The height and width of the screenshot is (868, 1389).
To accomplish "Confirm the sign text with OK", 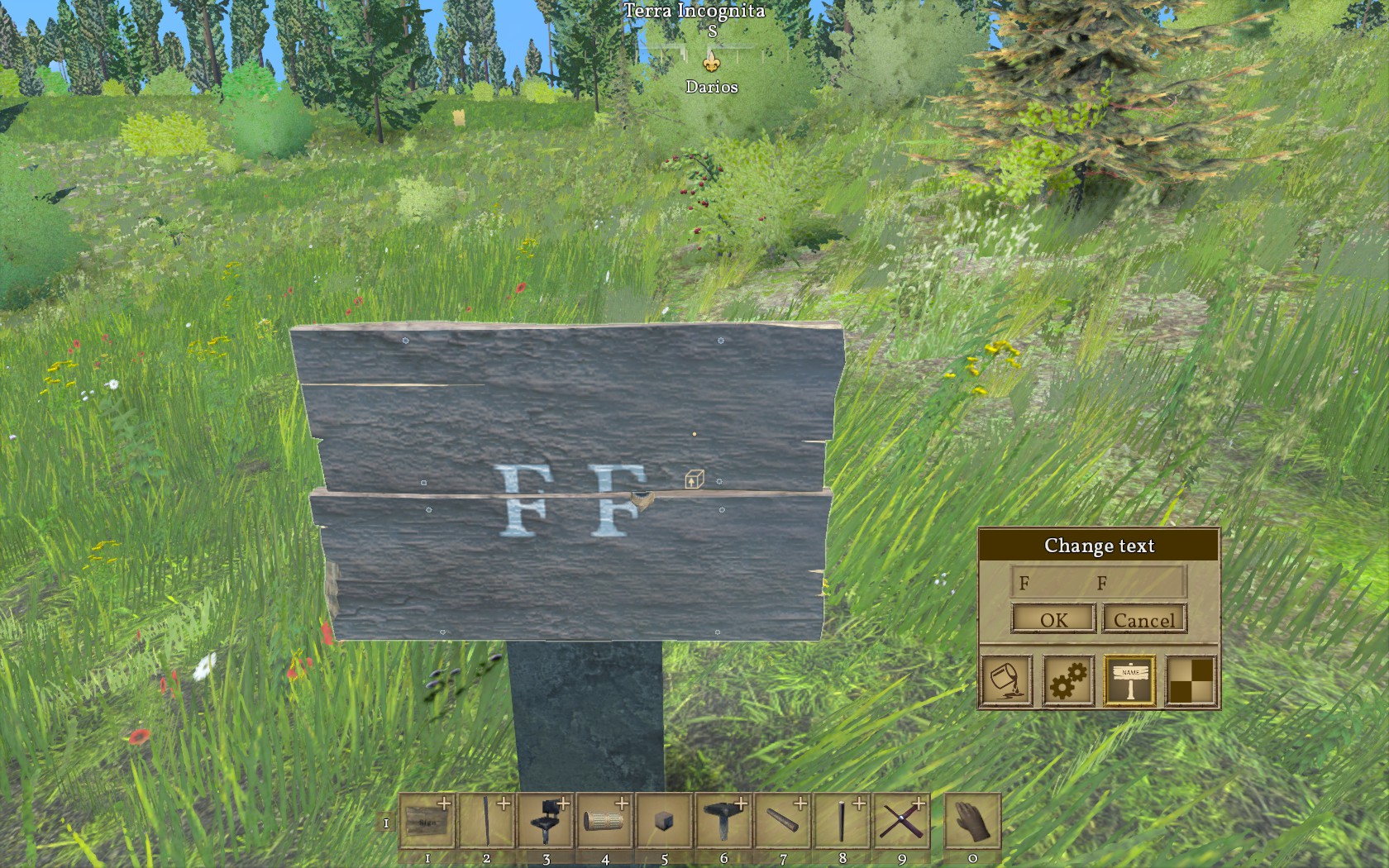I will point(1053,619).
